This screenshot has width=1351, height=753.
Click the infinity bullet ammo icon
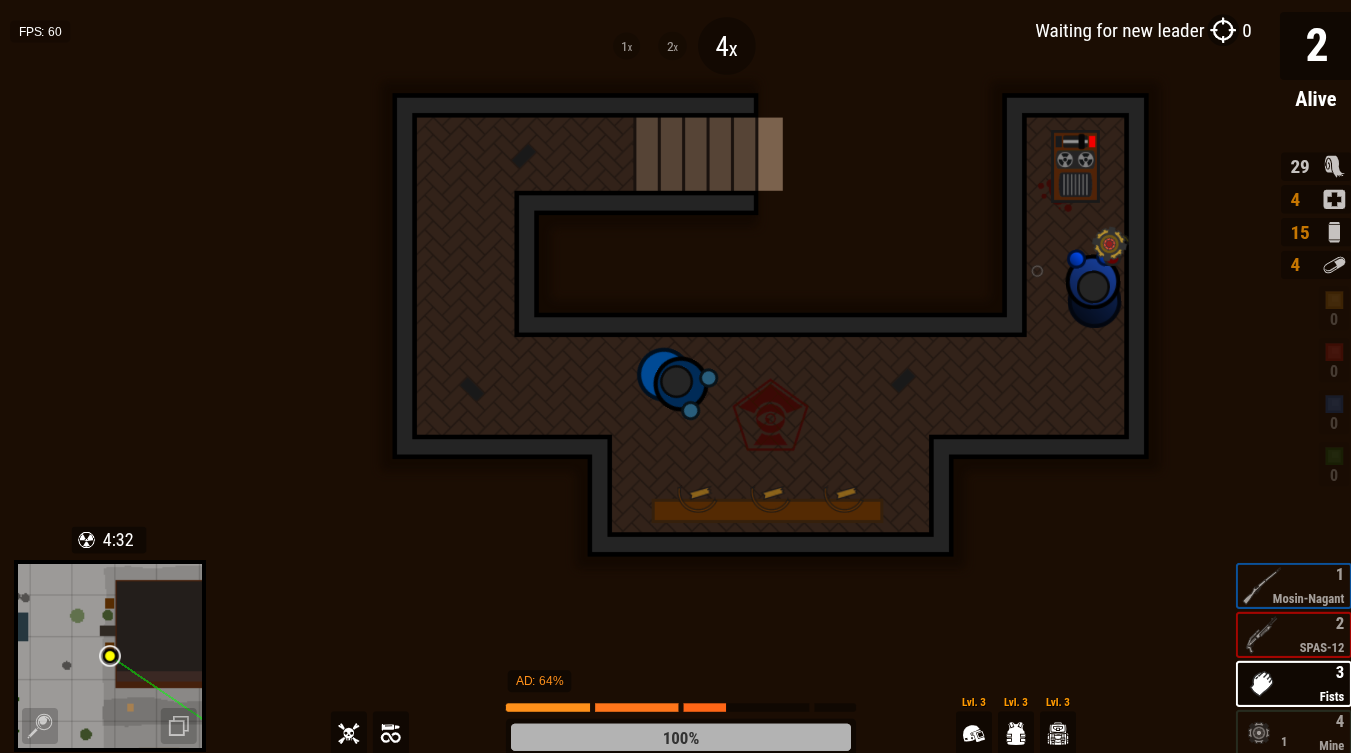coord(391,732)
